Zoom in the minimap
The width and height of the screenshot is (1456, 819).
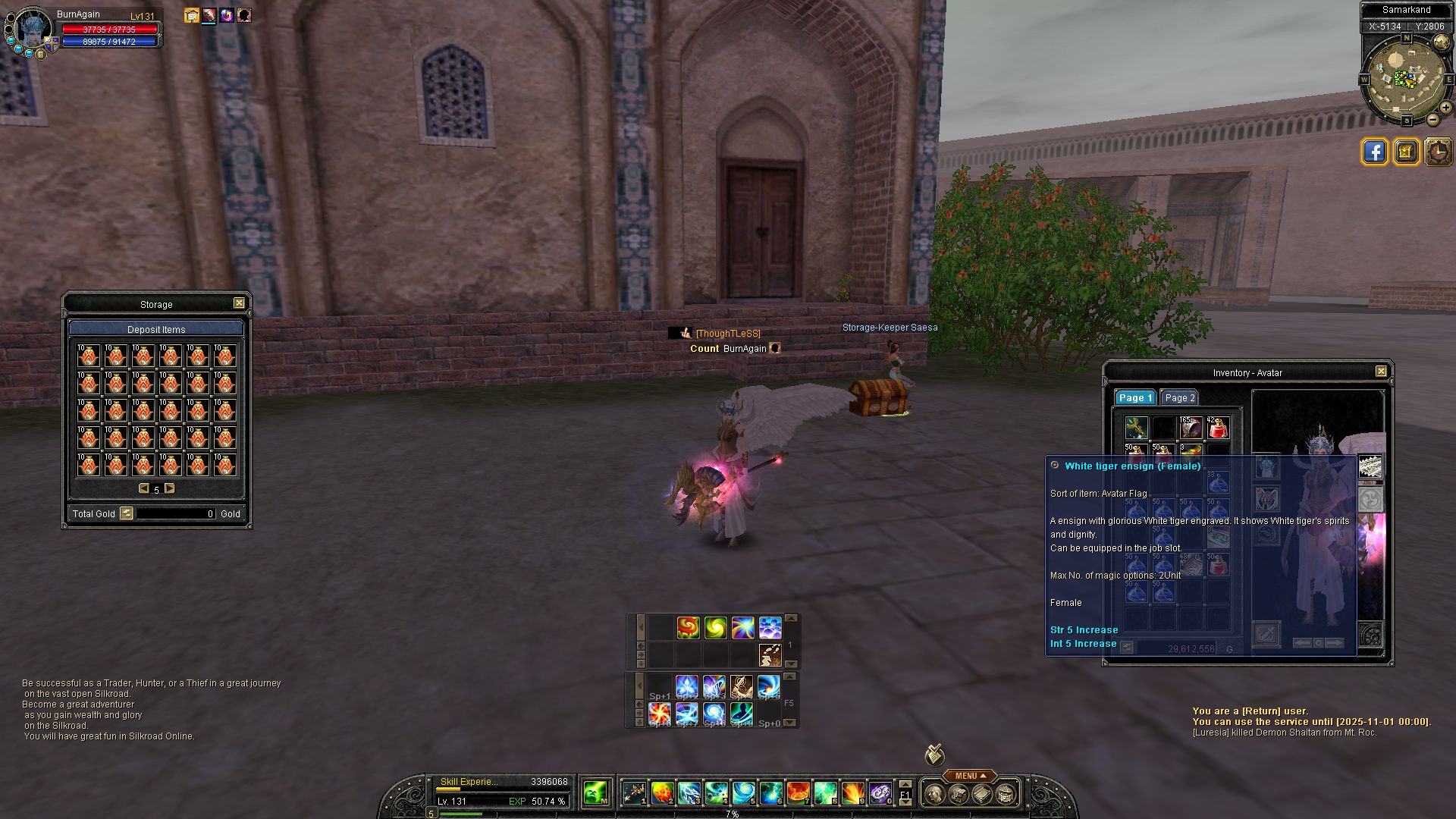coord(1446,108)
